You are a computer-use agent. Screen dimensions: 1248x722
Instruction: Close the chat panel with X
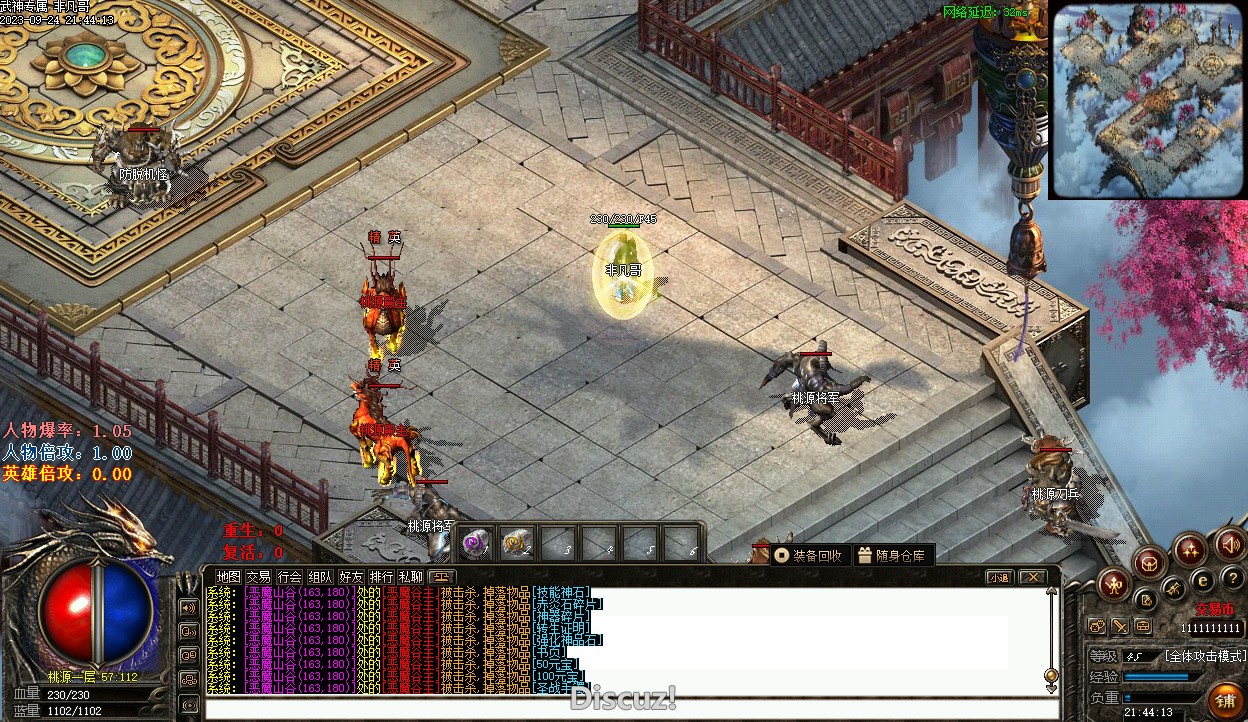1032,577
